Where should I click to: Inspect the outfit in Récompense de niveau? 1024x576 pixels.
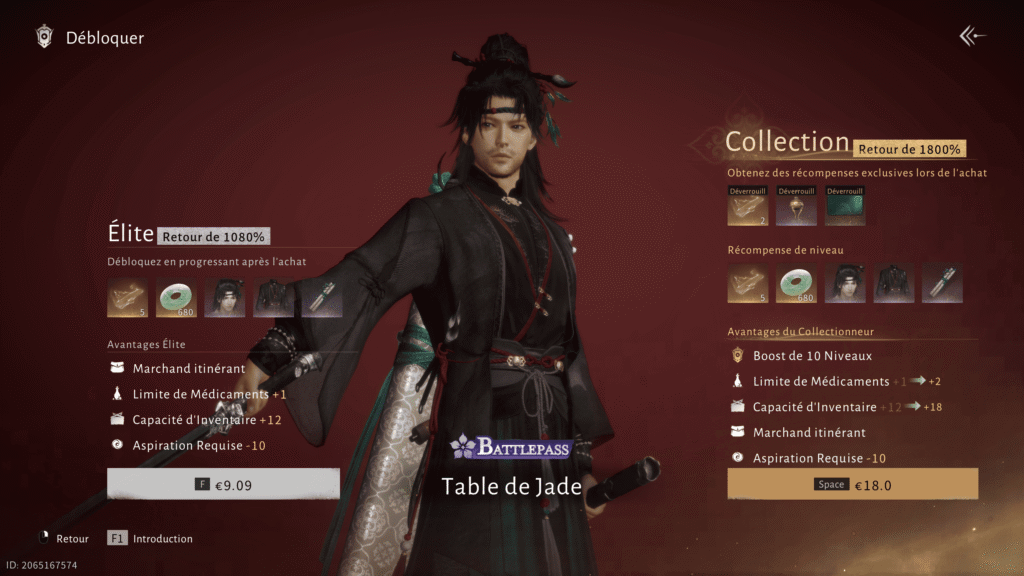(894, 283)
